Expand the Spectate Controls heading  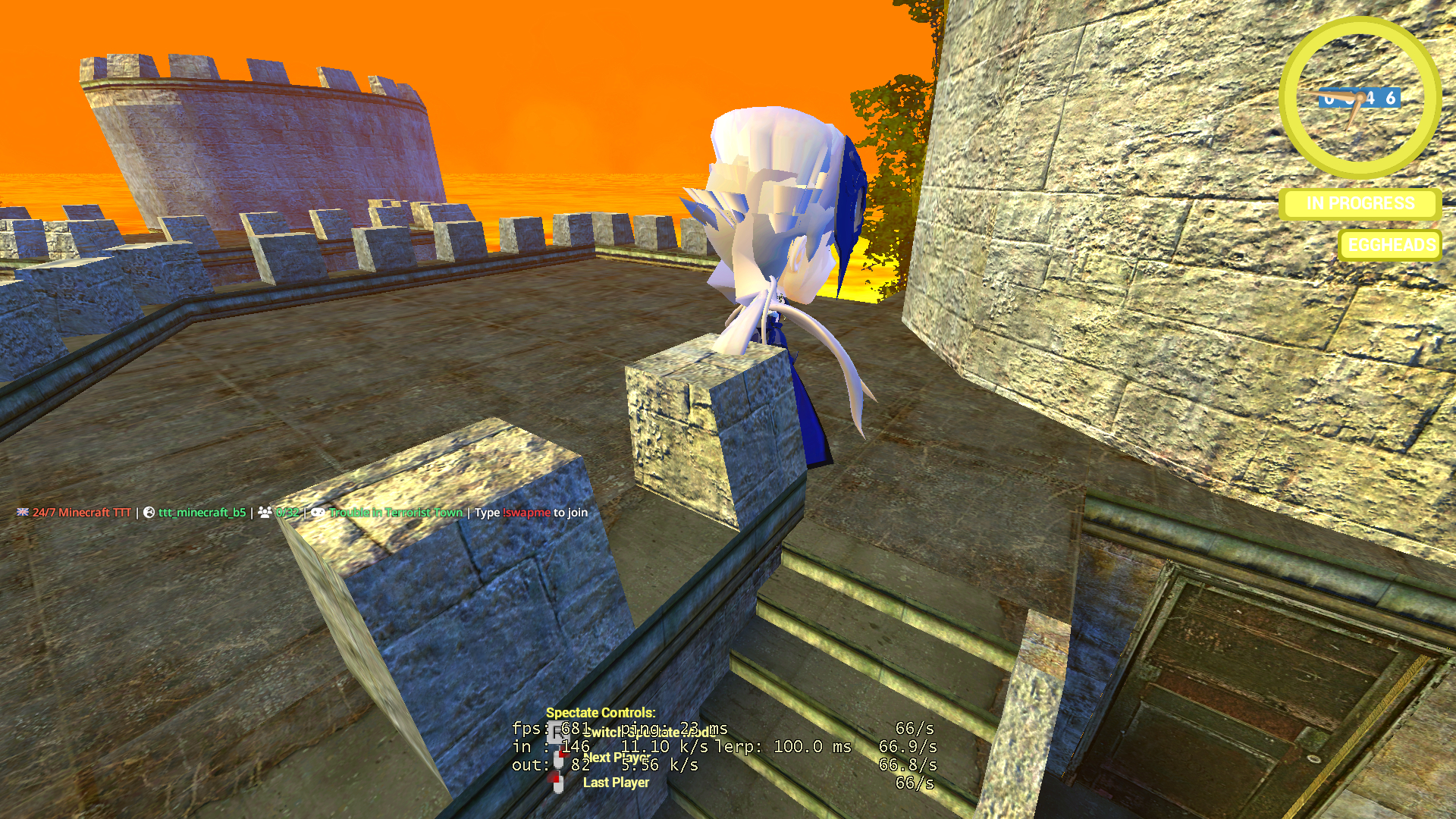[x=601, y=712]
